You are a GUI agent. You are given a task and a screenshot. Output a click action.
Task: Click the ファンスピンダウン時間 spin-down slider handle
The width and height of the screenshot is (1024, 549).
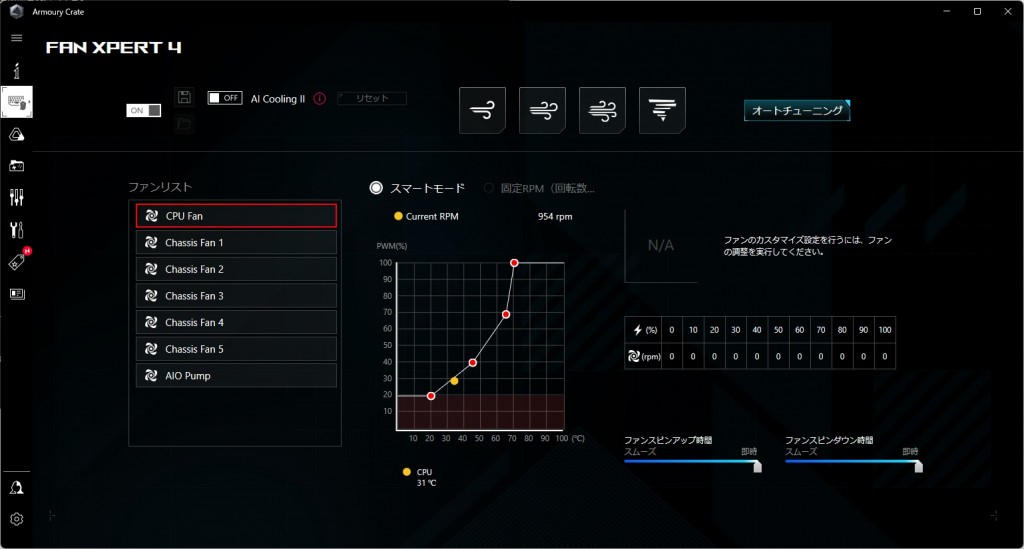pos(918,465)
